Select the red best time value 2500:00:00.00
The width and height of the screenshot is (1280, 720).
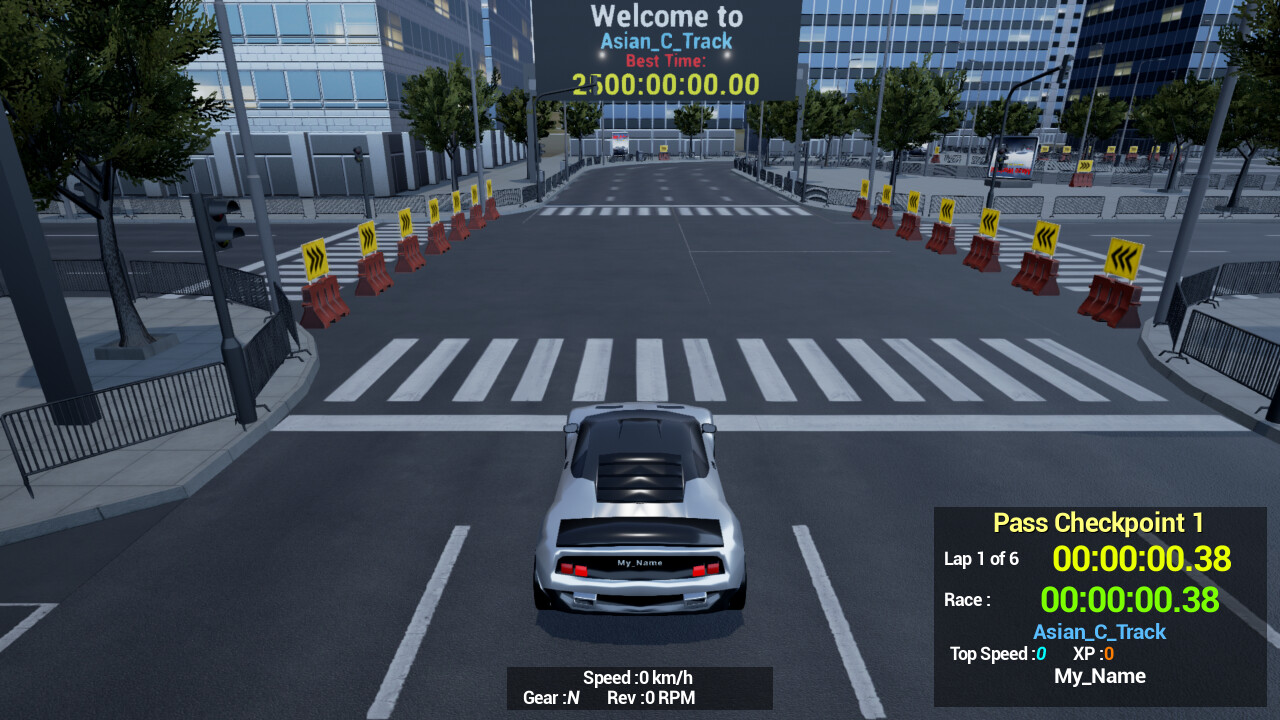[664, 84]
